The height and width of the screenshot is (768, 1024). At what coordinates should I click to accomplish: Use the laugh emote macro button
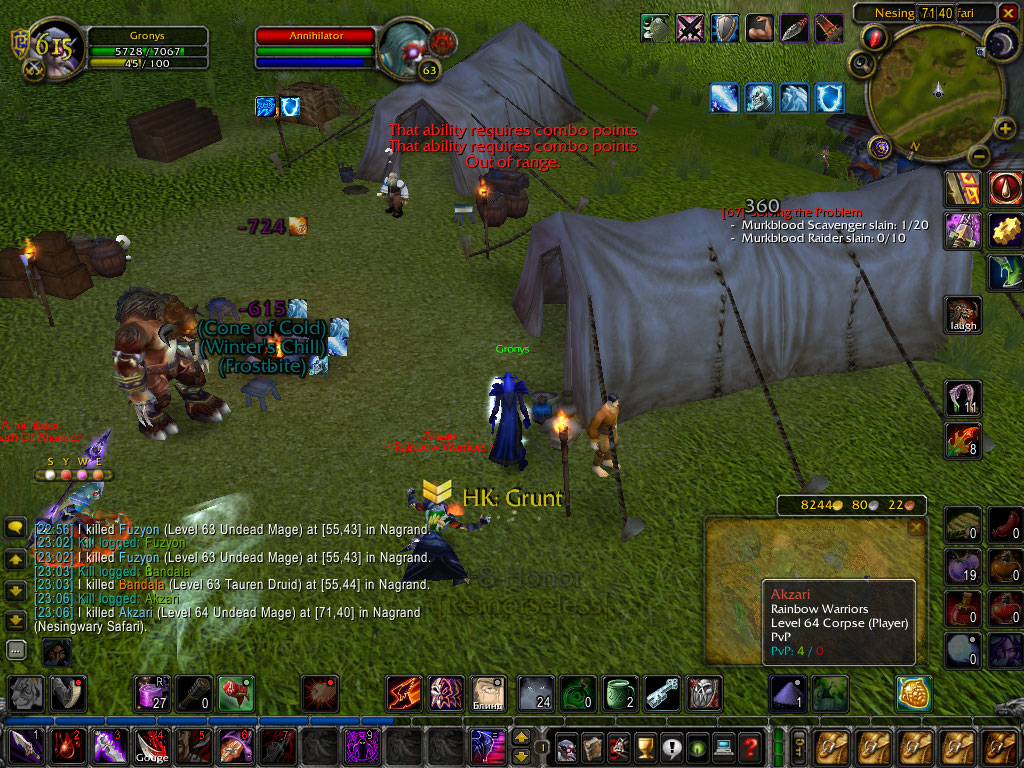[964, 314]
